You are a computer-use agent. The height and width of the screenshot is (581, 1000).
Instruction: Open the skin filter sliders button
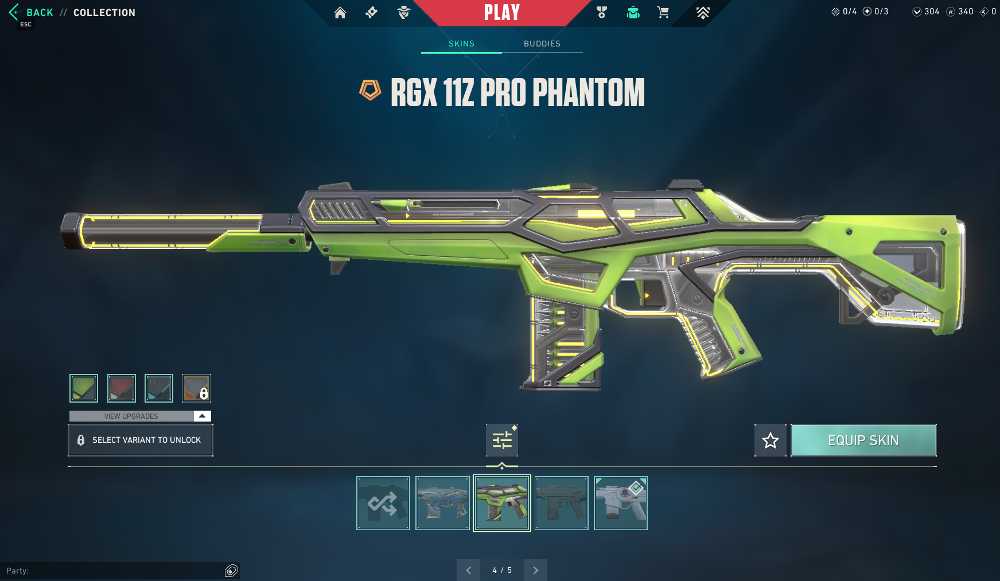coord(502,440)
